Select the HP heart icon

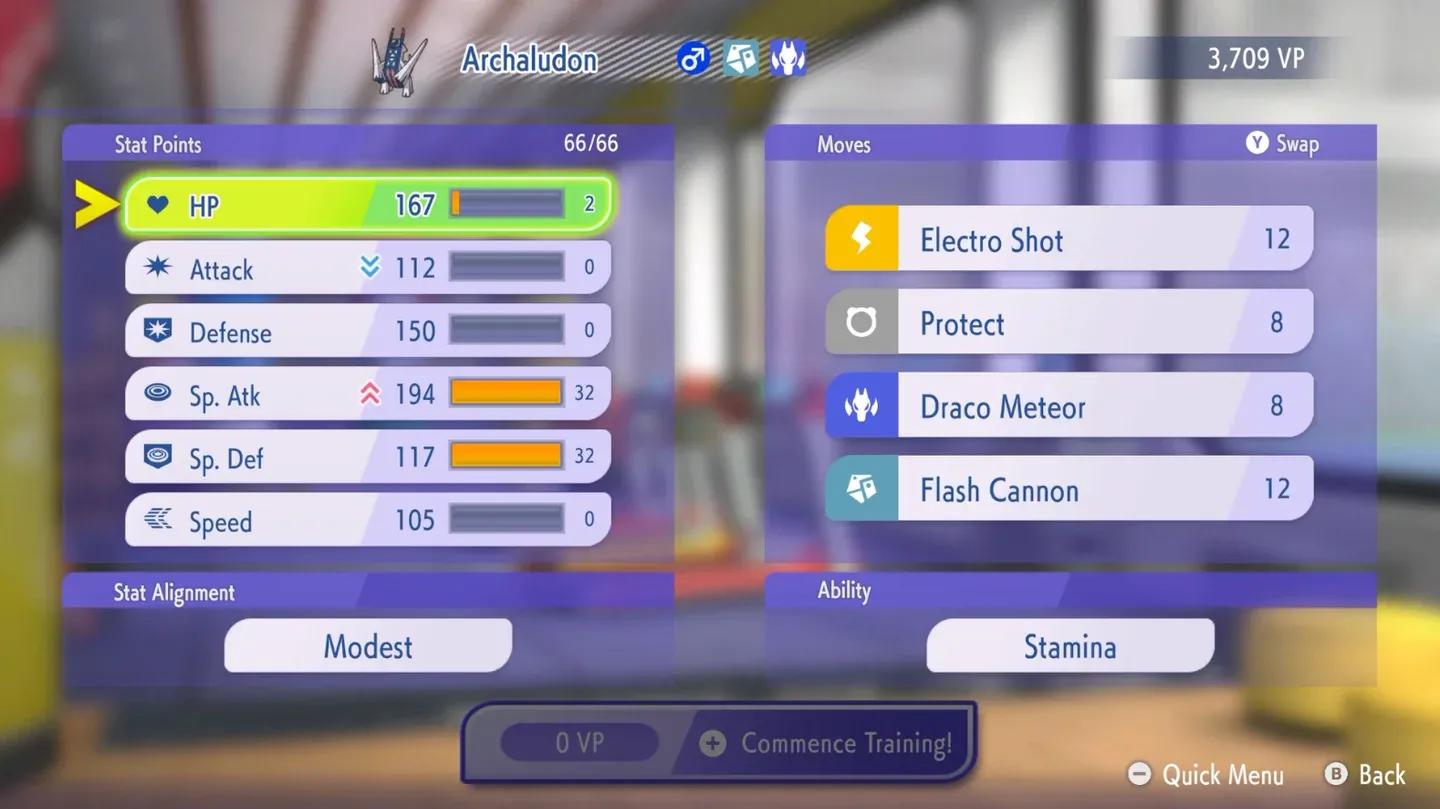coord(156,204)
